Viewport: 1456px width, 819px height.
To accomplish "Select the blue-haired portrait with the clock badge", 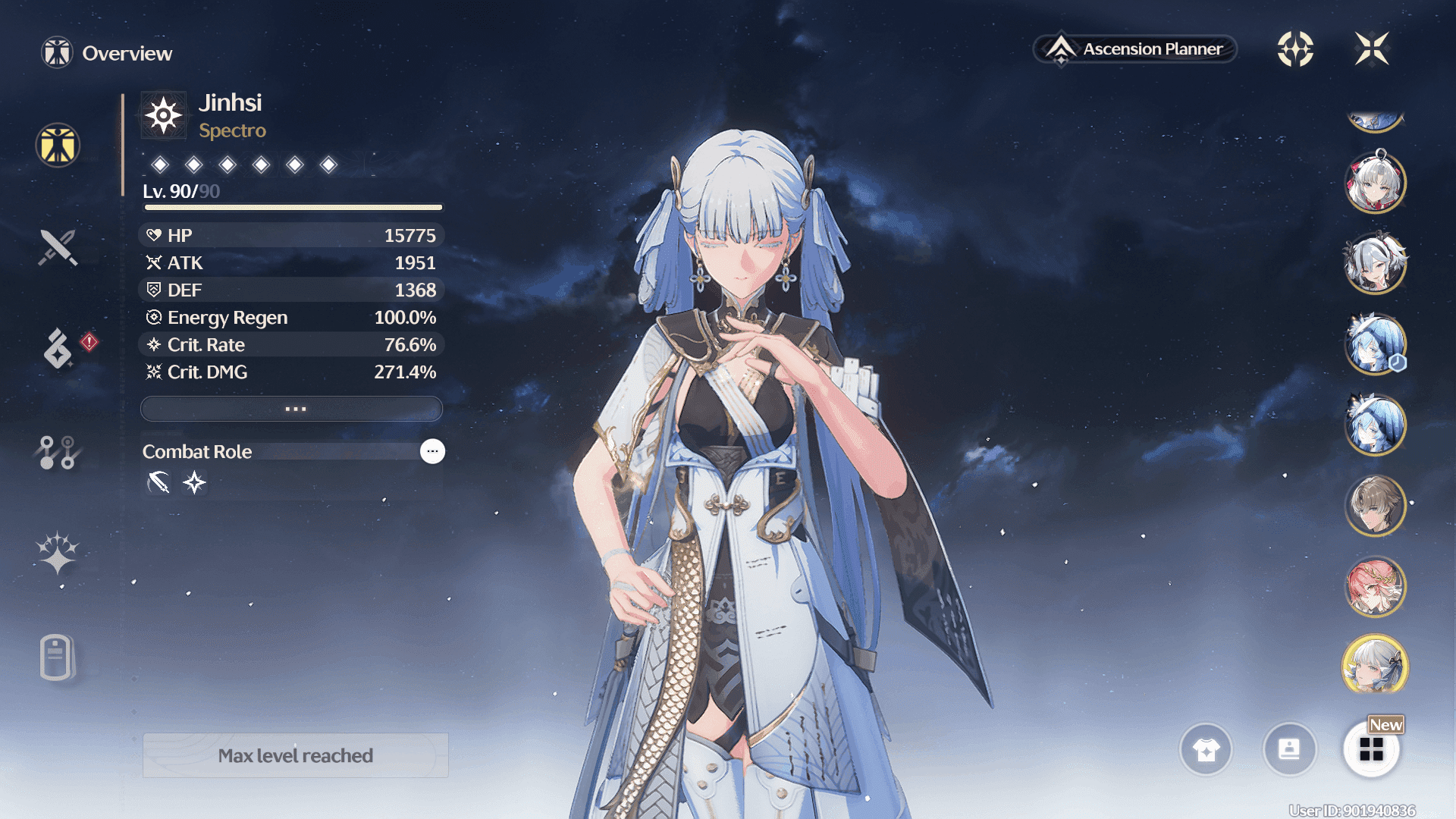I will (1375, 344).
